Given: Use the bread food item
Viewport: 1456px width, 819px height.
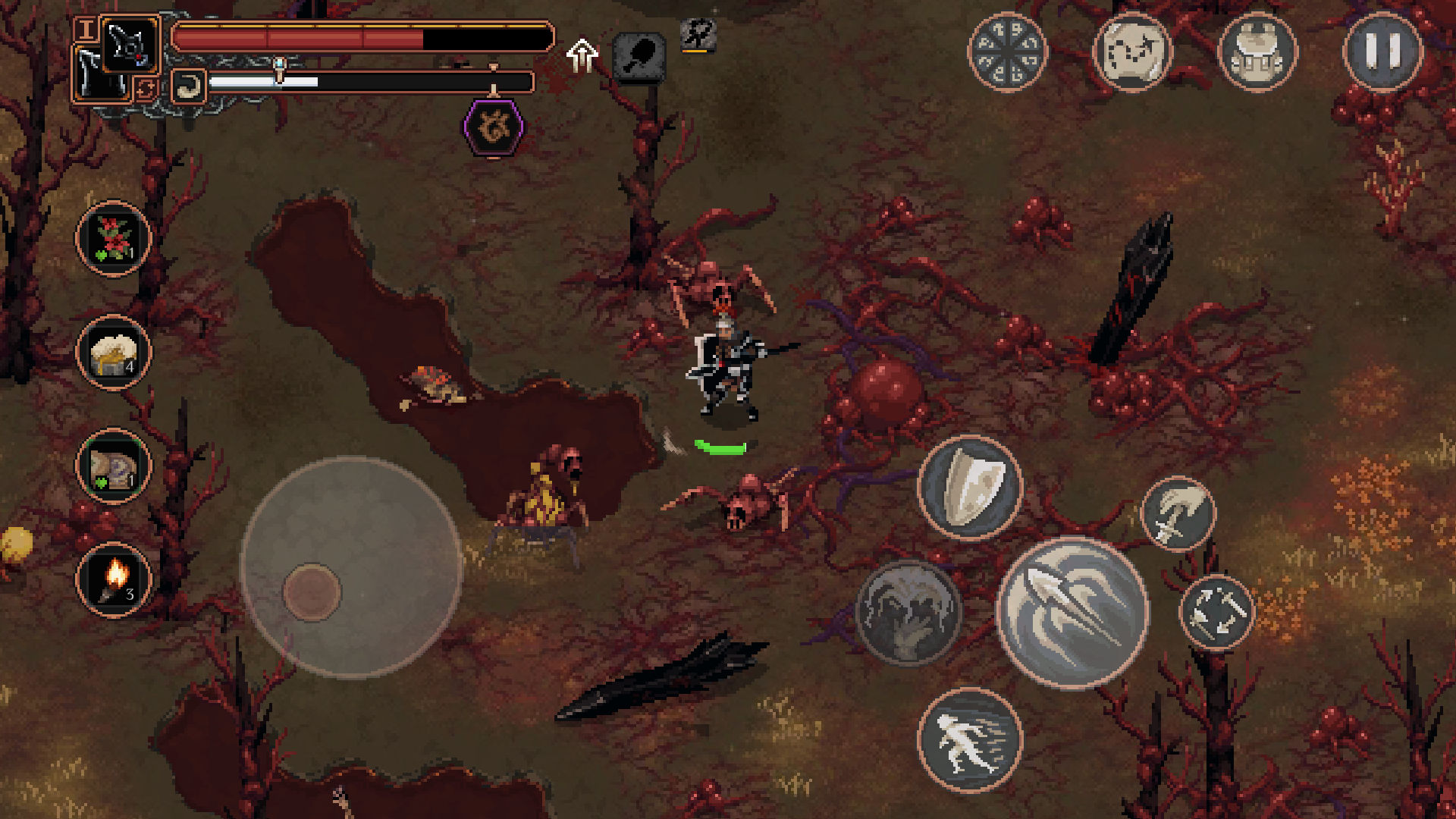Looking at the screenshot, I should pos(114,352).
